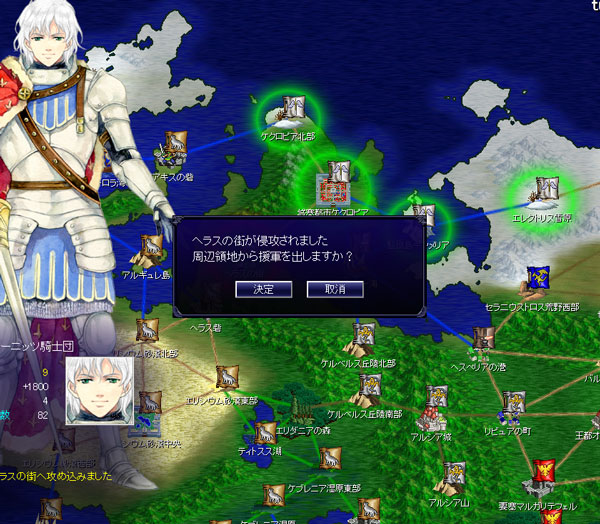Select the リピュアの町 territory marker
The image size is (600, 524).
click(x=514, y=401)
